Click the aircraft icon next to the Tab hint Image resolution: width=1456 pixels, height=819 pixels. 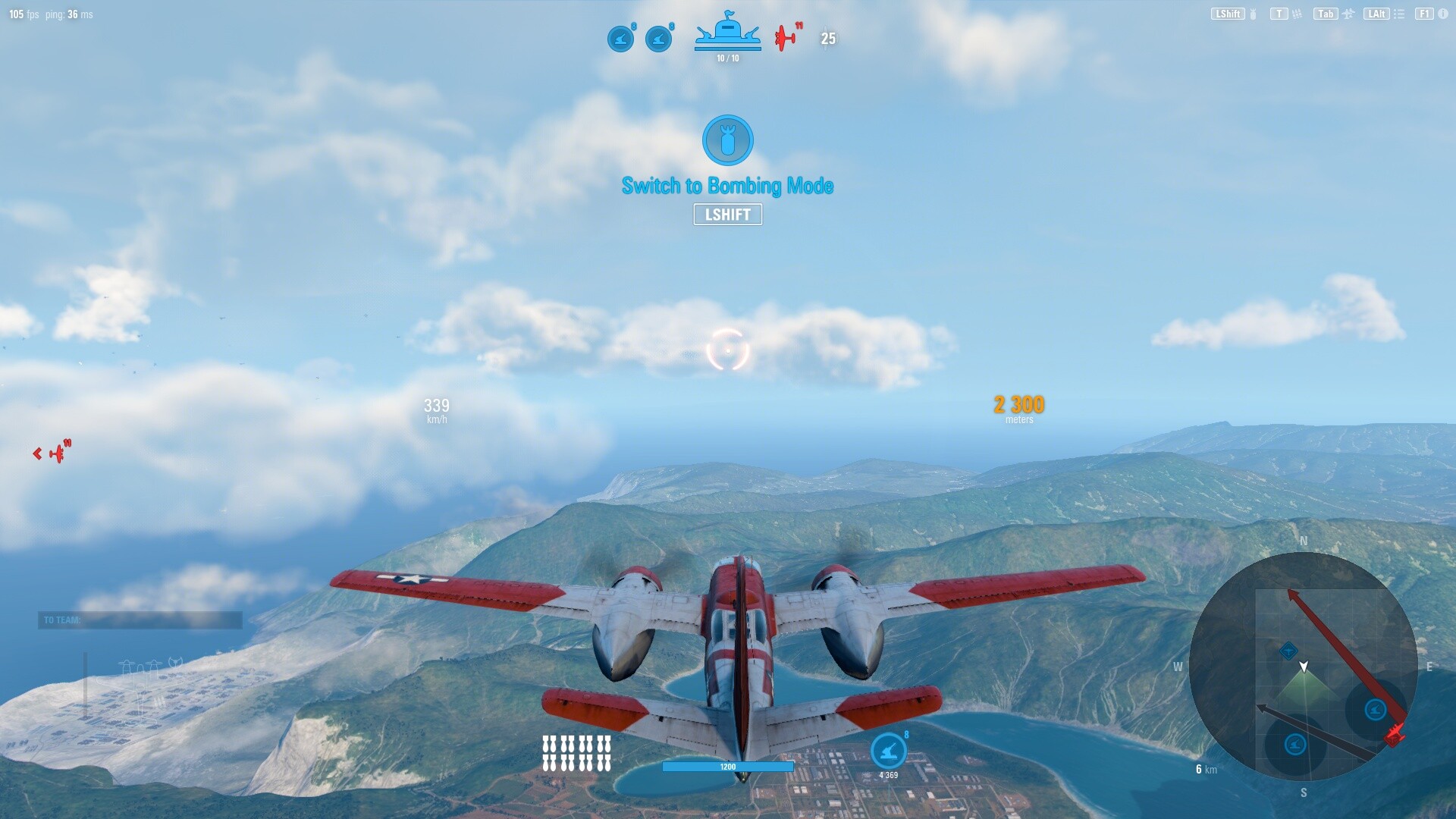click(x=1349, y=14)
